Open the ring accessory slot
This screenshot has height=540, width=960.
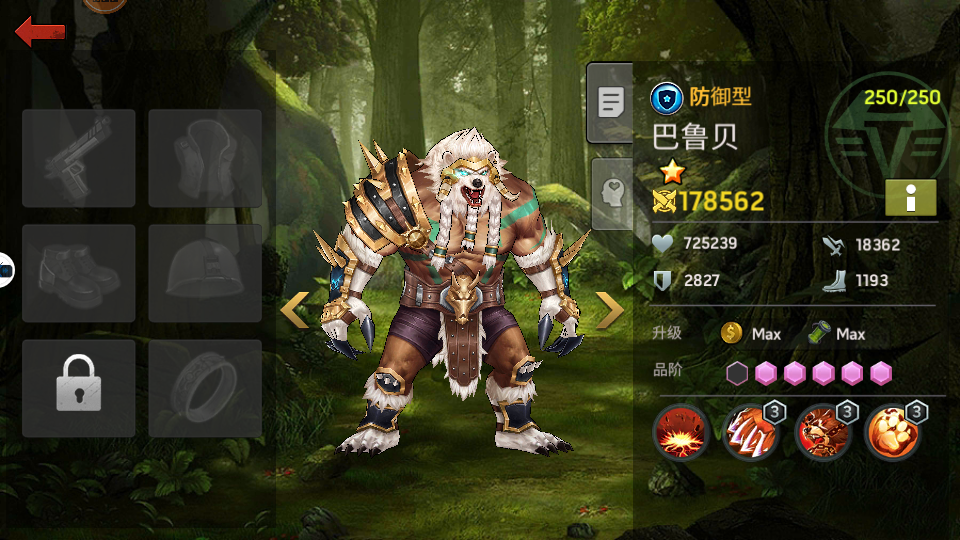coord(205,388)
